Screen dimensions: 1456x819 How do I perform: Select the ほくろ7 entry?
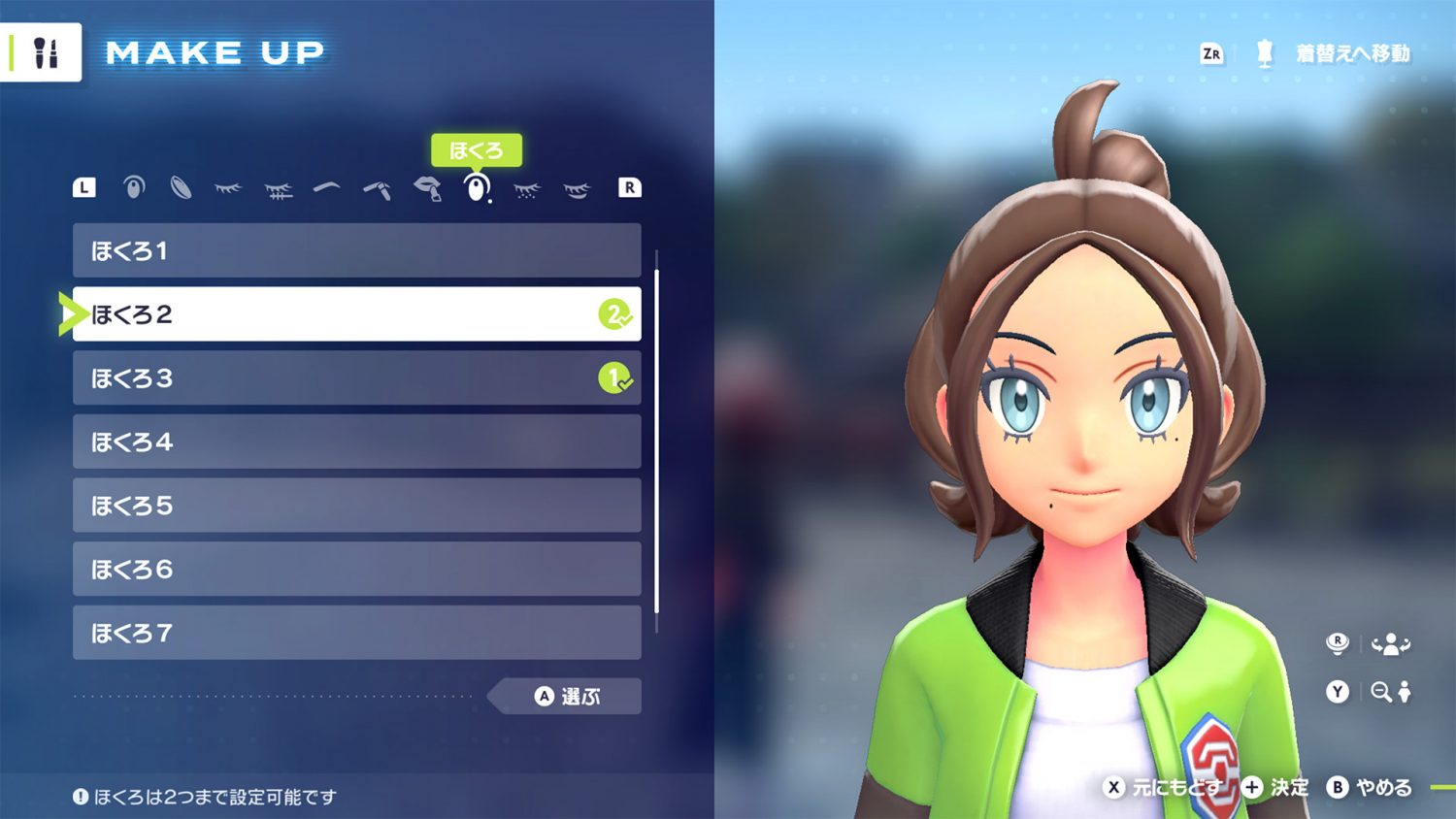(x=356, y=633)
